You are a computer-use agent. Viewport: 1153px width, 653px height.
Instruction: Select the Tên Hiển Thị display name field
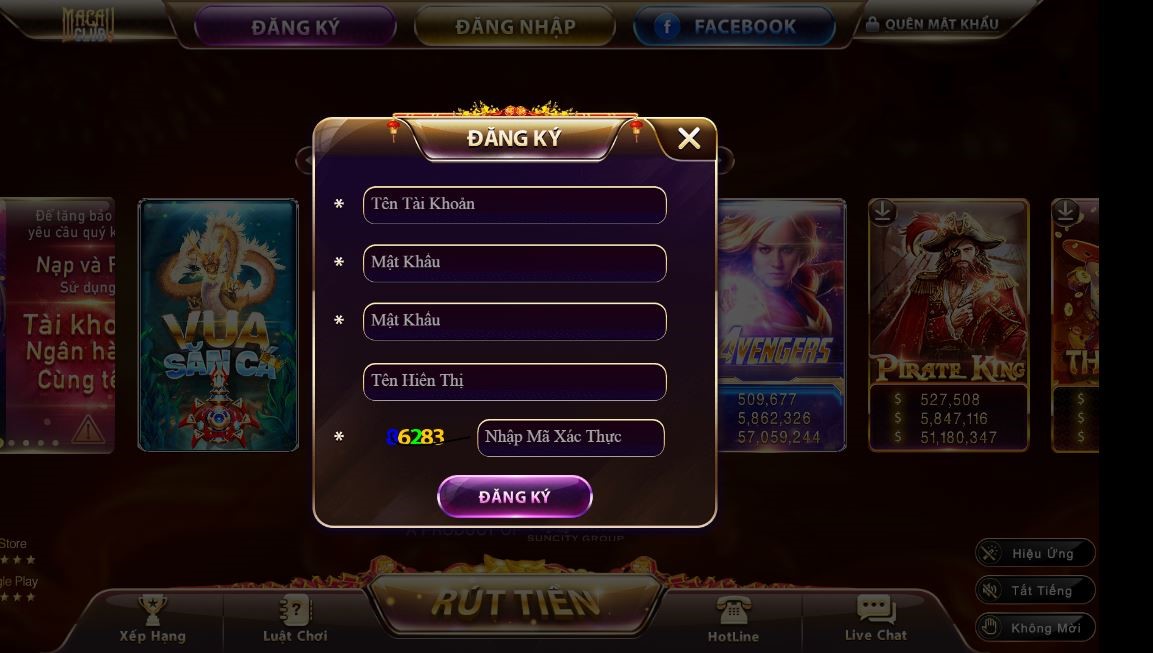tap(514, 381)
